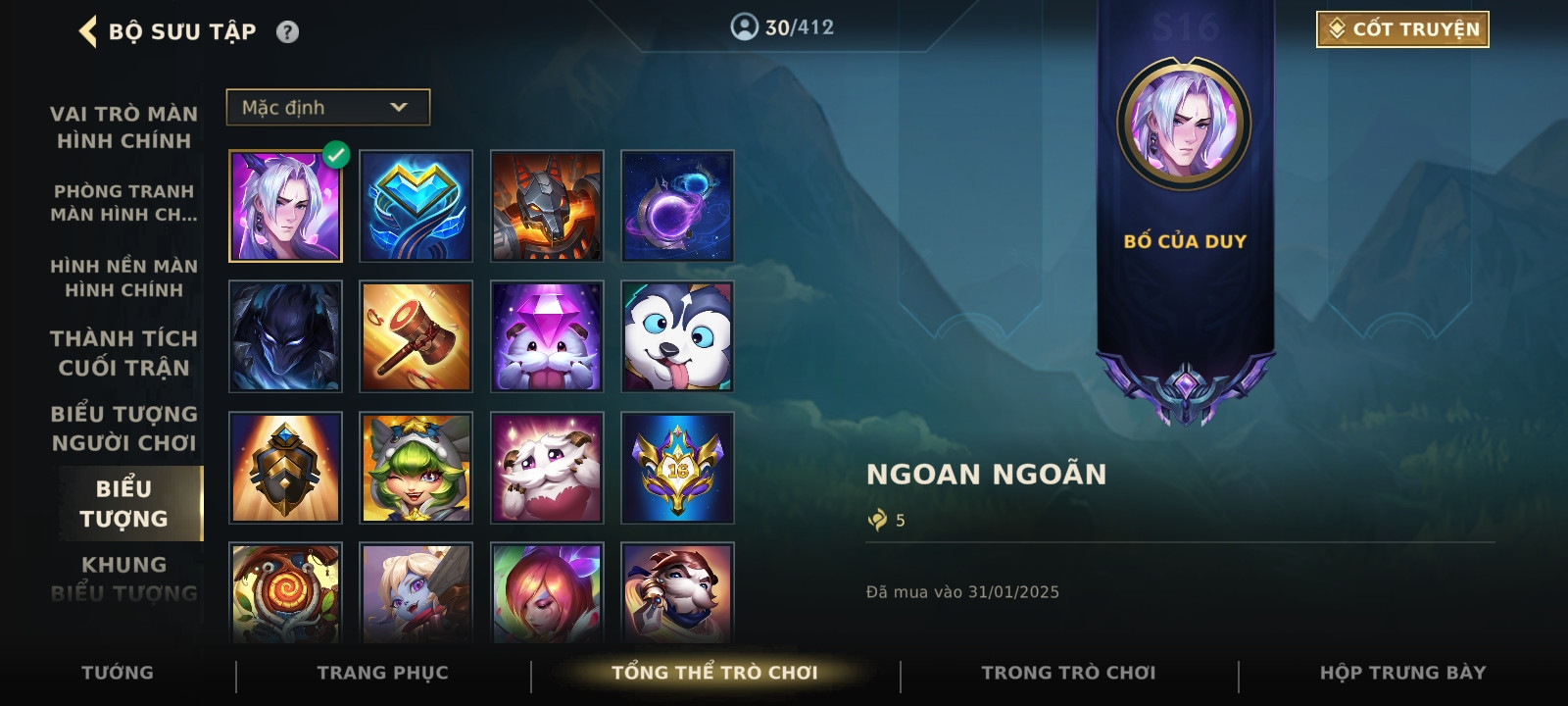
Task: Select the husky dog icon
Action: pos(677,336)
